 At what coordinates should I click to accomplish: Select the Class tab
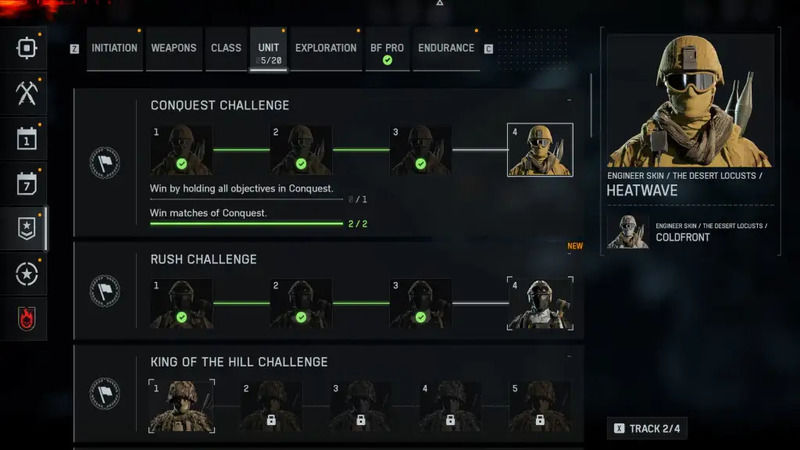(226, 48)
